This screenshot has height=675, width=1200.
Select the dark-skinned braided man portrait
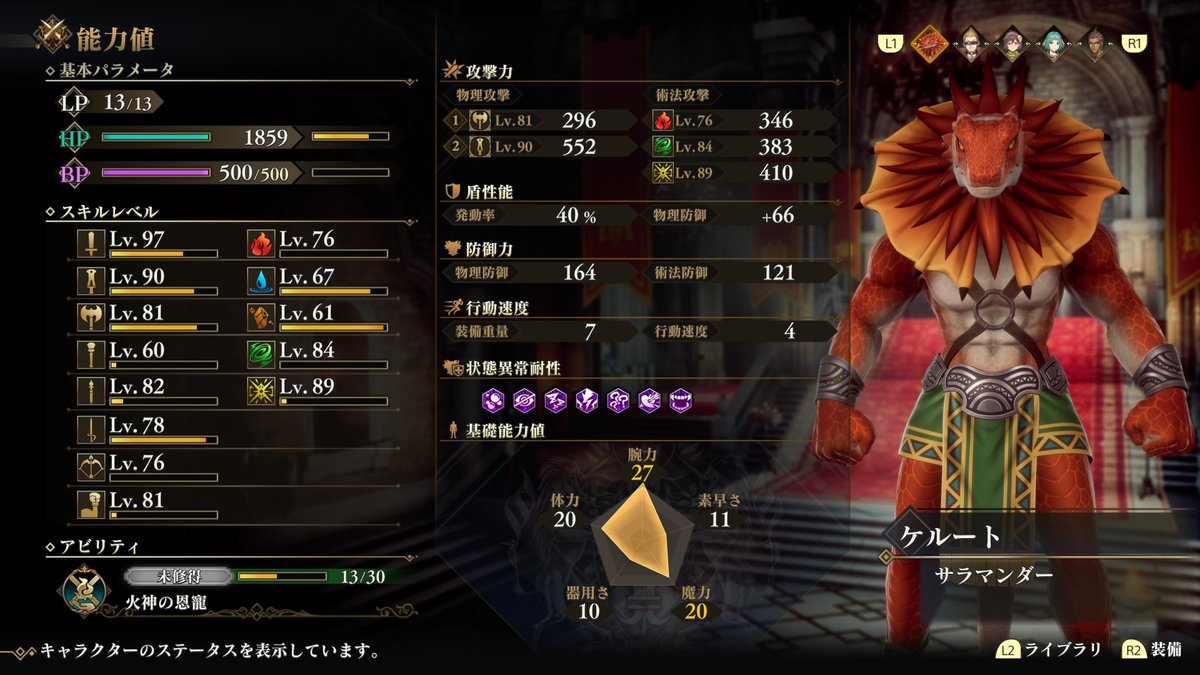1093,43
